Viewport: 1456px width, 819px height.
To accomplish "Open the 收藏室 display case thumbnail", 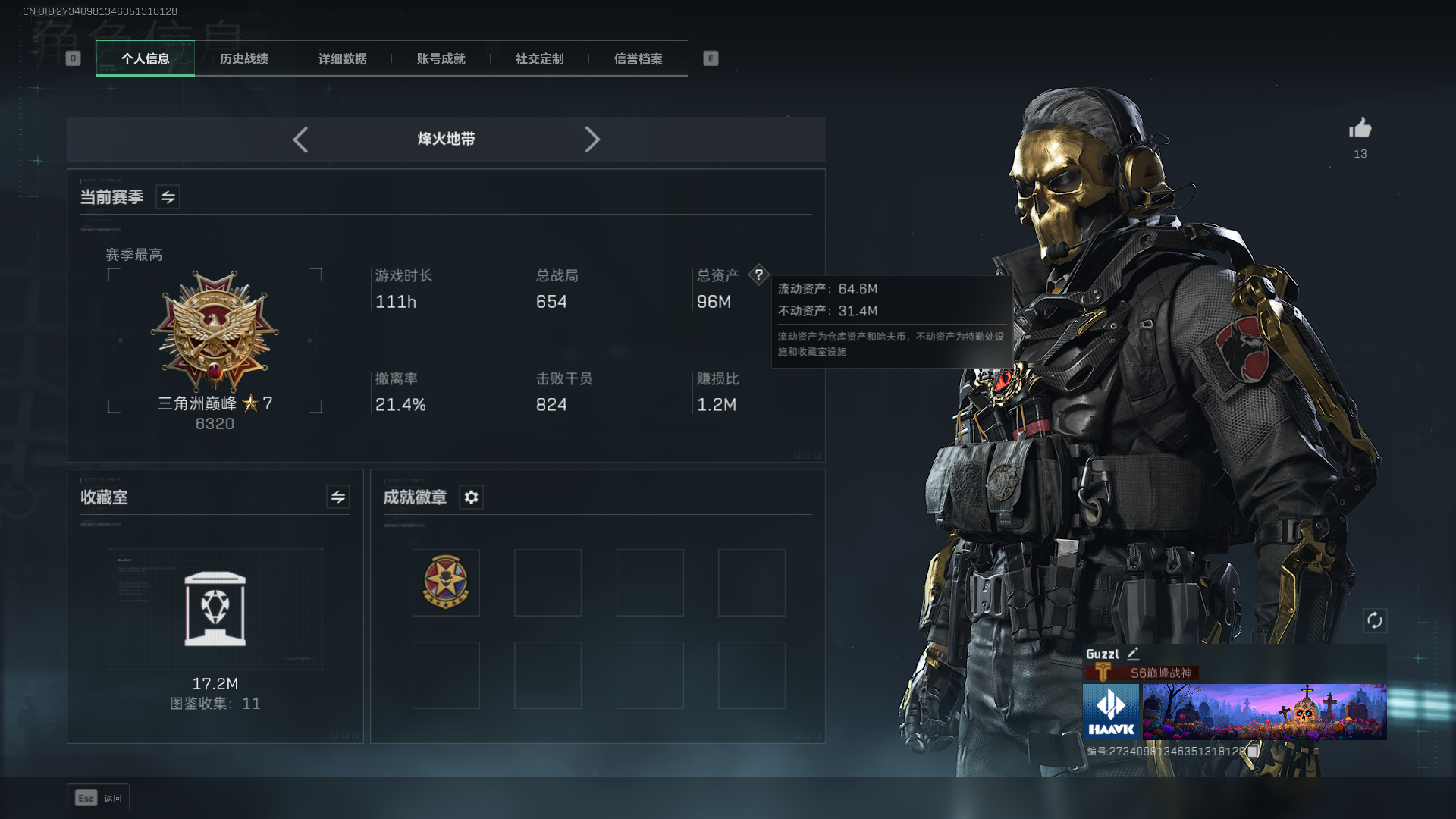I will tap(215, 609).
